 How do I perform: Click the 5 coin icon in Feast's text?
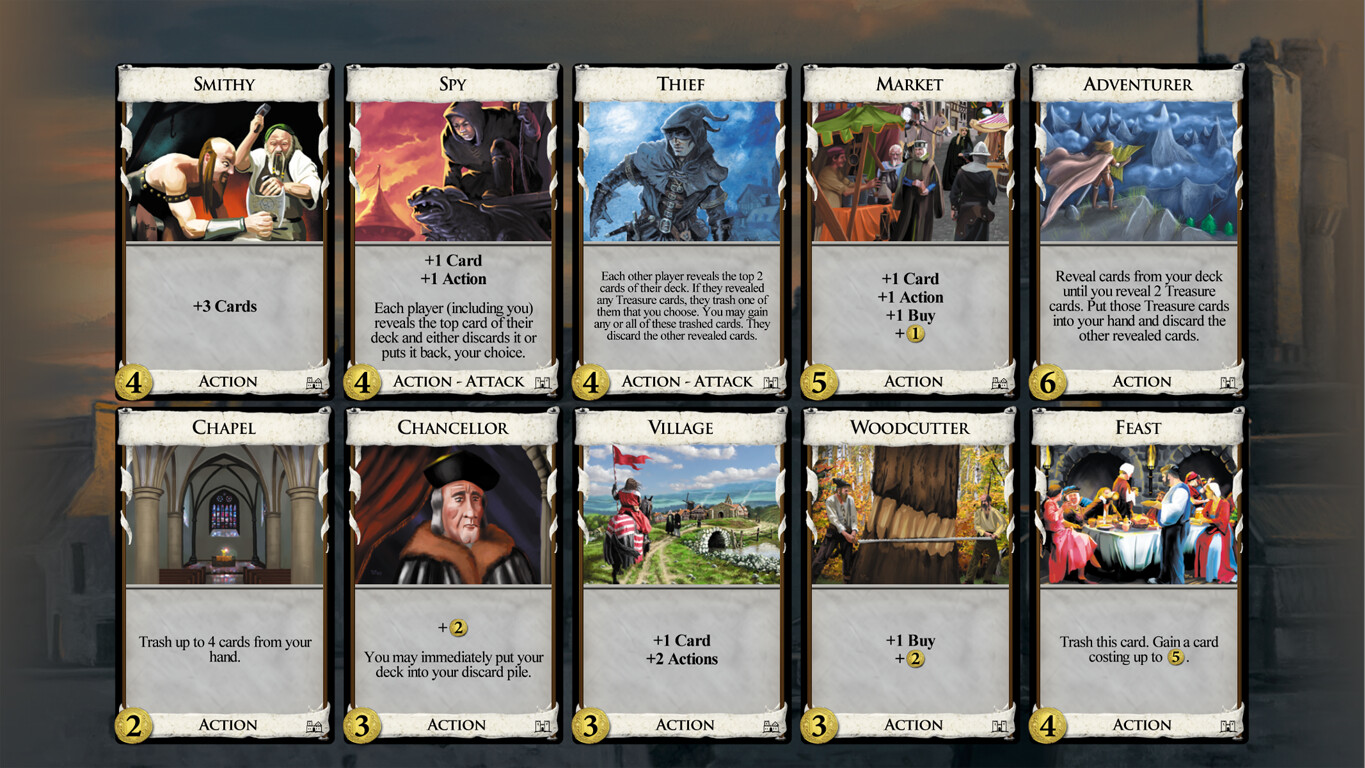click(1175, 658)
